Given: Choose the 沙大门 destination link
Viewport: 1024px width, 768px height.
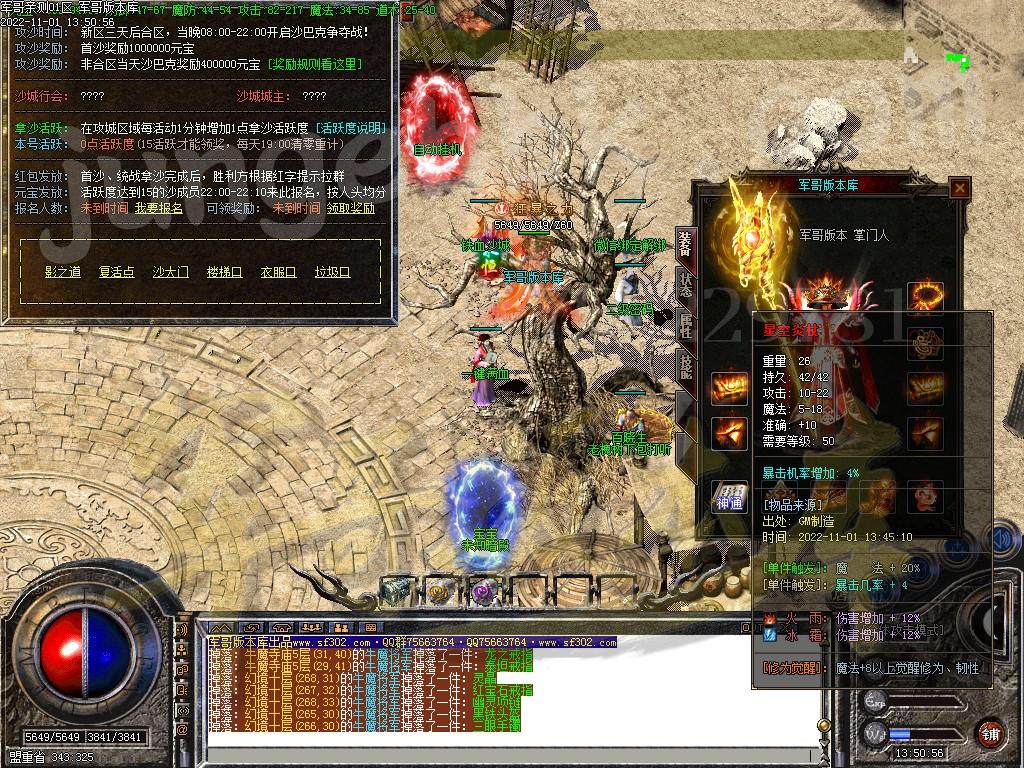Looking at the screenshot, I should click(x=171, y=271).
